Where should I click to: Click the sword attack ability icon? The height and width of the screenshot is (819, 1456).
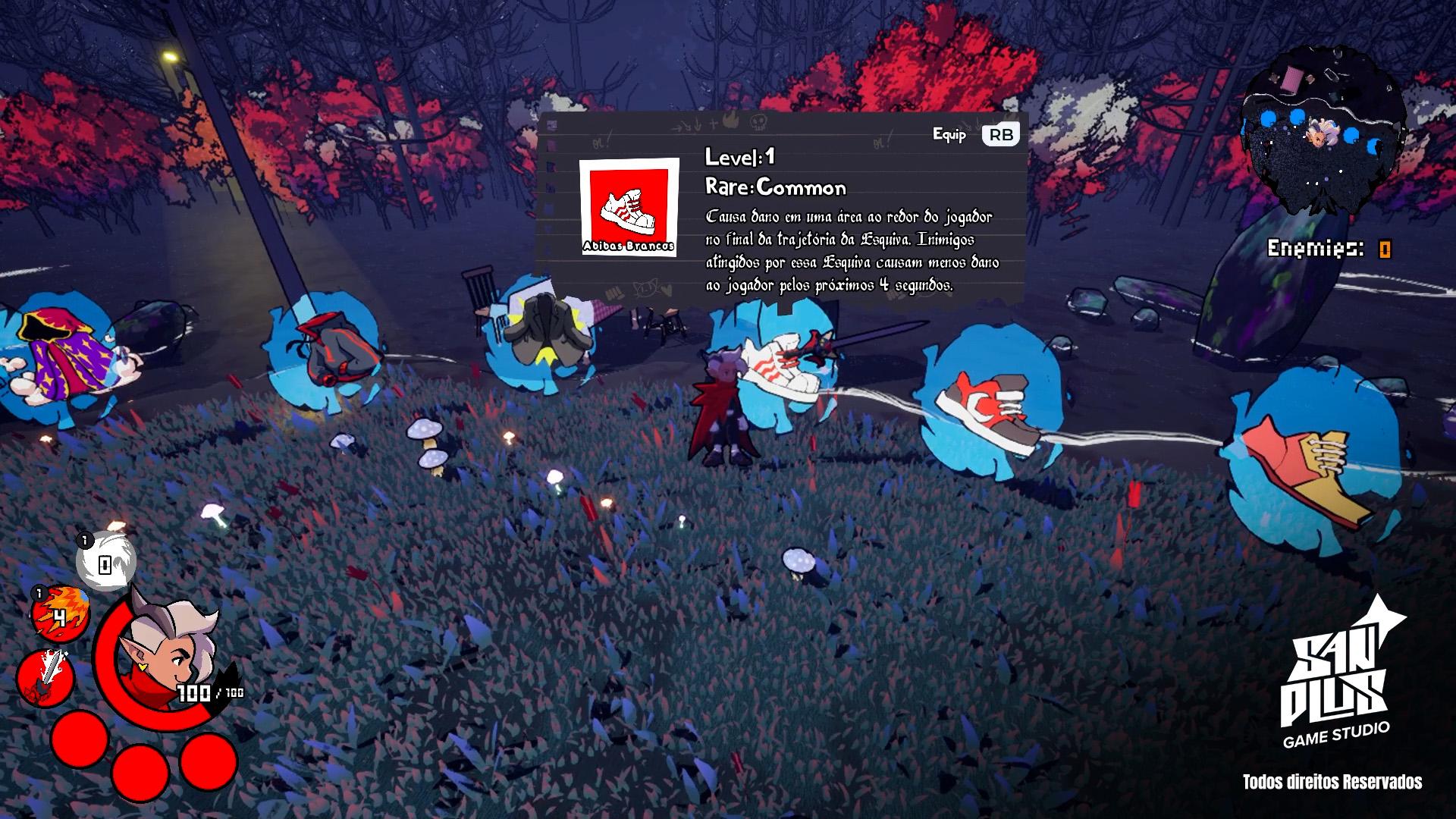coord(45,677)
